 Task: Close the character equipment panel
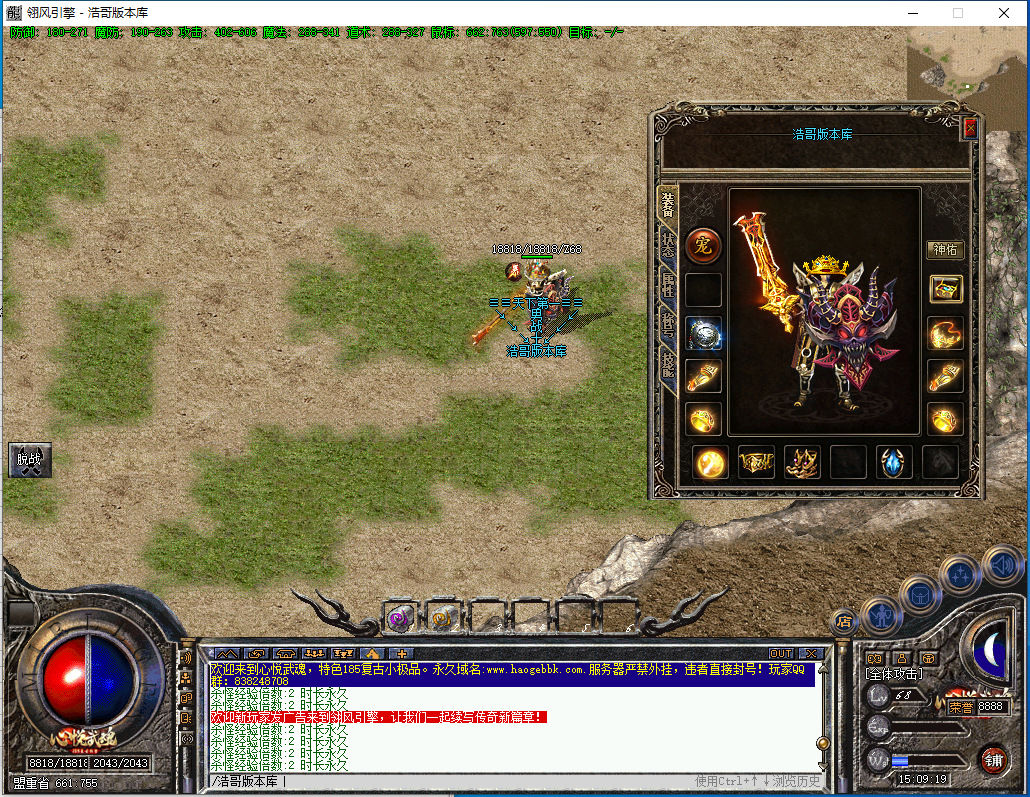click(969, 128)
